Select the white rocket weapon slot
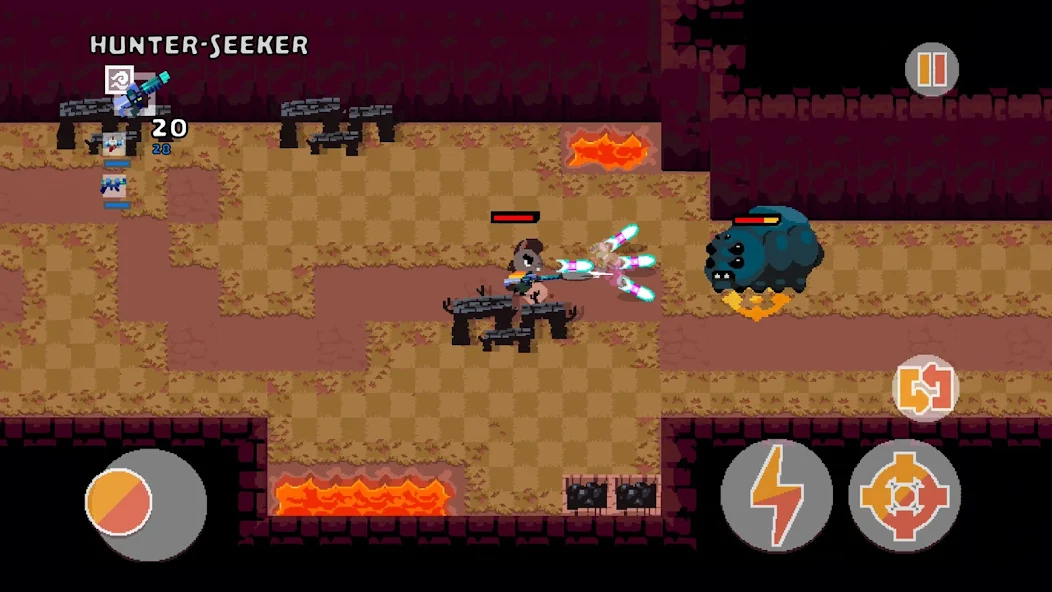1052x592 pixels. [115, 145]
